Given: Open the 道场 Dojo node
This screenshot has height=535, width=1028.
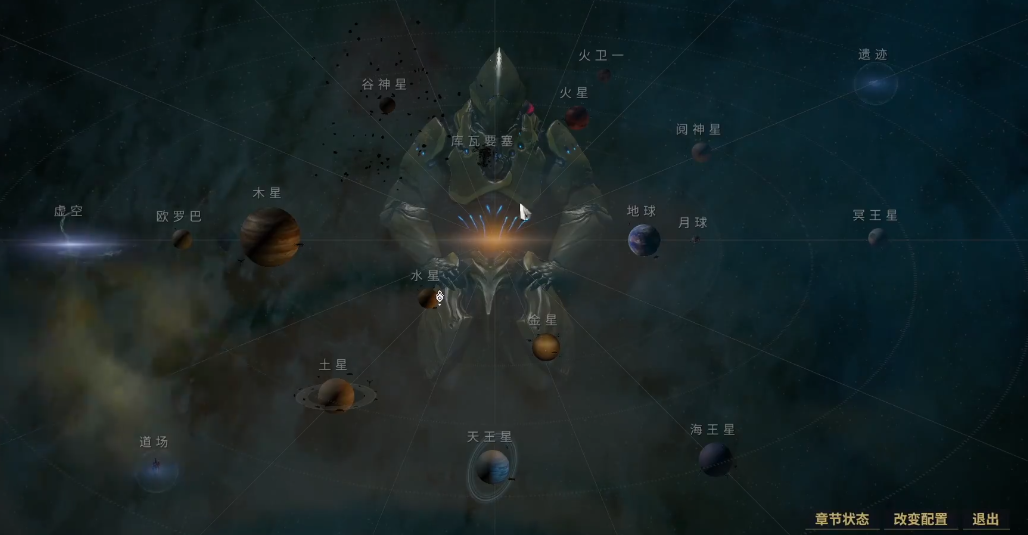Looking at the screenshot, I should 156,468.
